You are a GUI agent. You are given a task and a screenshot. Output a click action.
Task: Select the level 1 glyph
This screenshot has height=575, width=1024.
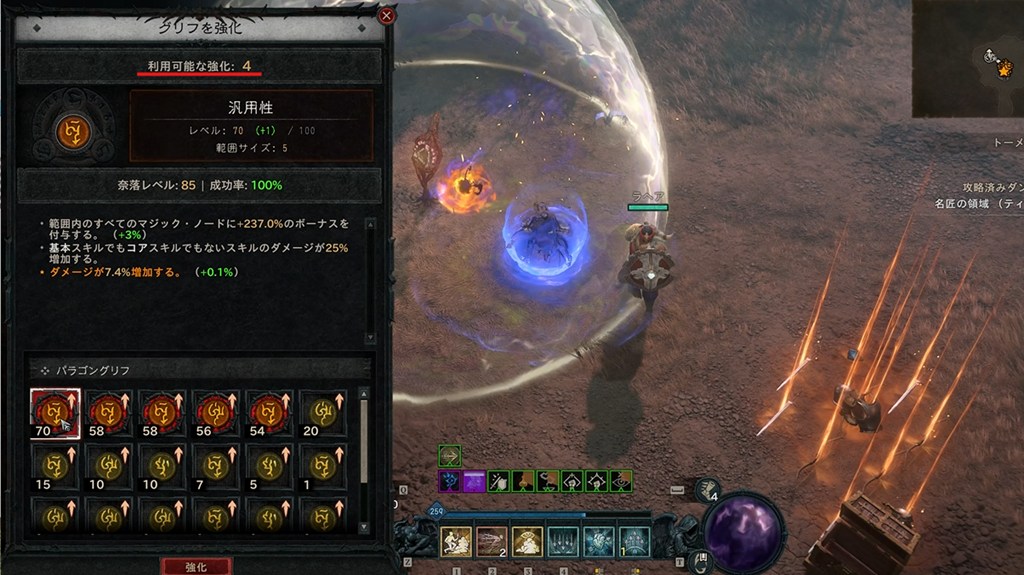[x=323, y=465]
